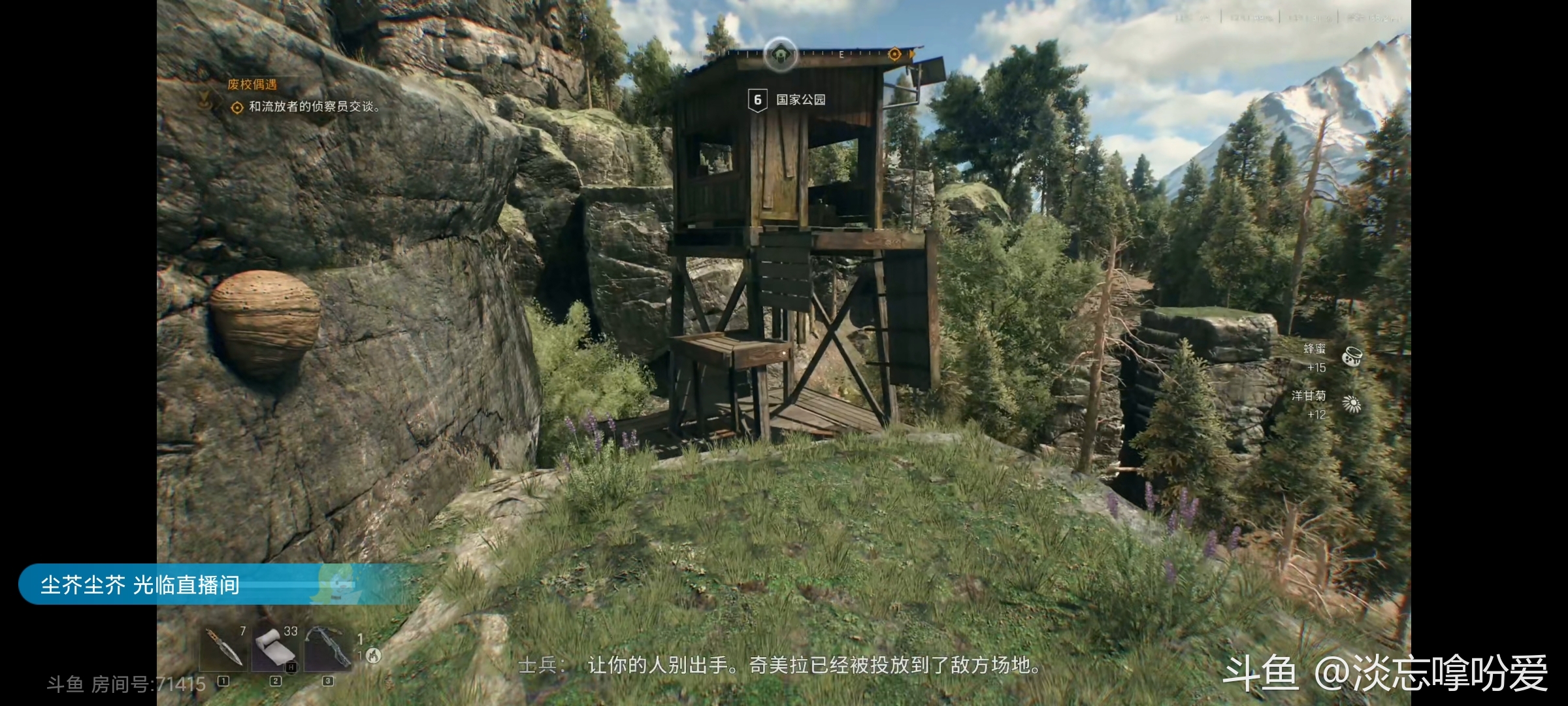The image size is (1568, 706).
Task: Select the bandage roll hotbar slot
Action: [276, 648]
